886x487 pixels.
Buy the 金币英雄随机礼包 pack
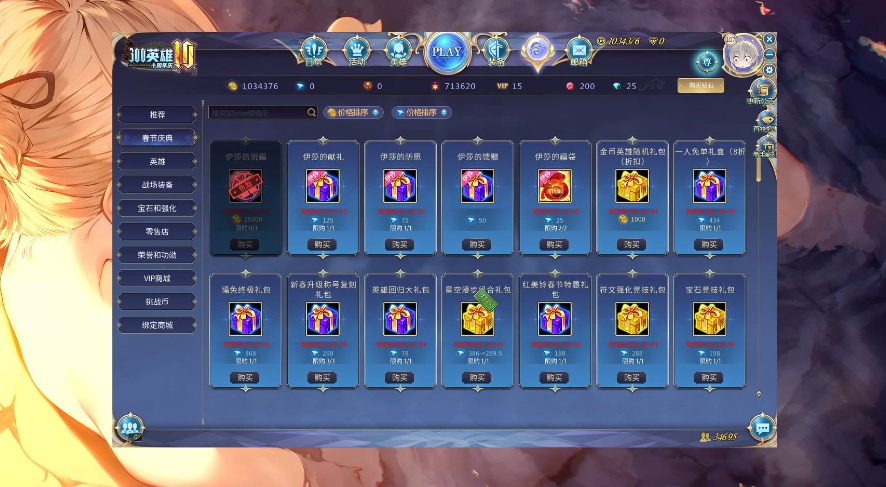[x=632, y=244]
